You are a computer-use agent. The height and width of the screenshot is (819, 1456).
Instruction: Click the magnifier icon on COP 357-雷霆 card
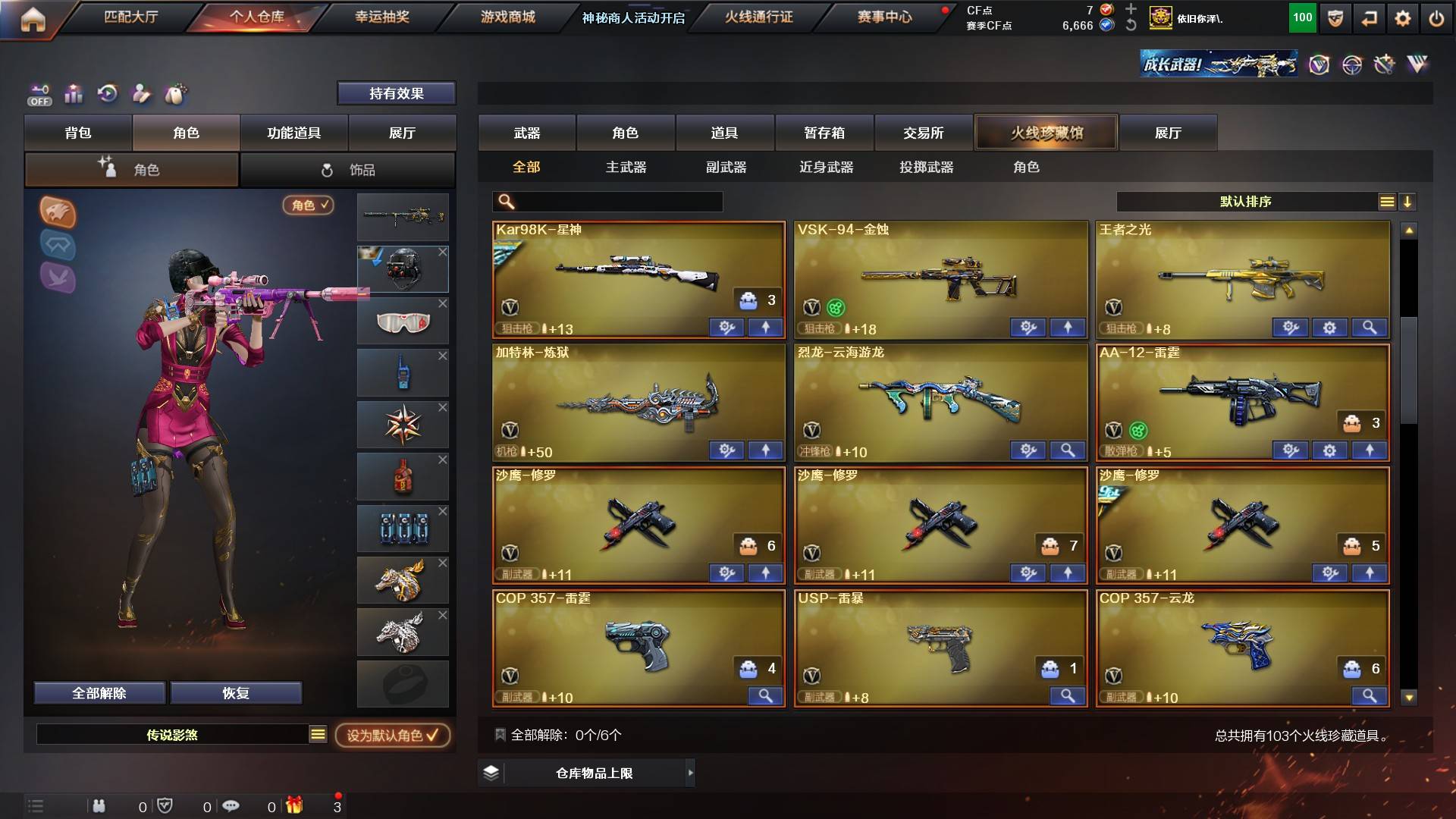point(766,695)
